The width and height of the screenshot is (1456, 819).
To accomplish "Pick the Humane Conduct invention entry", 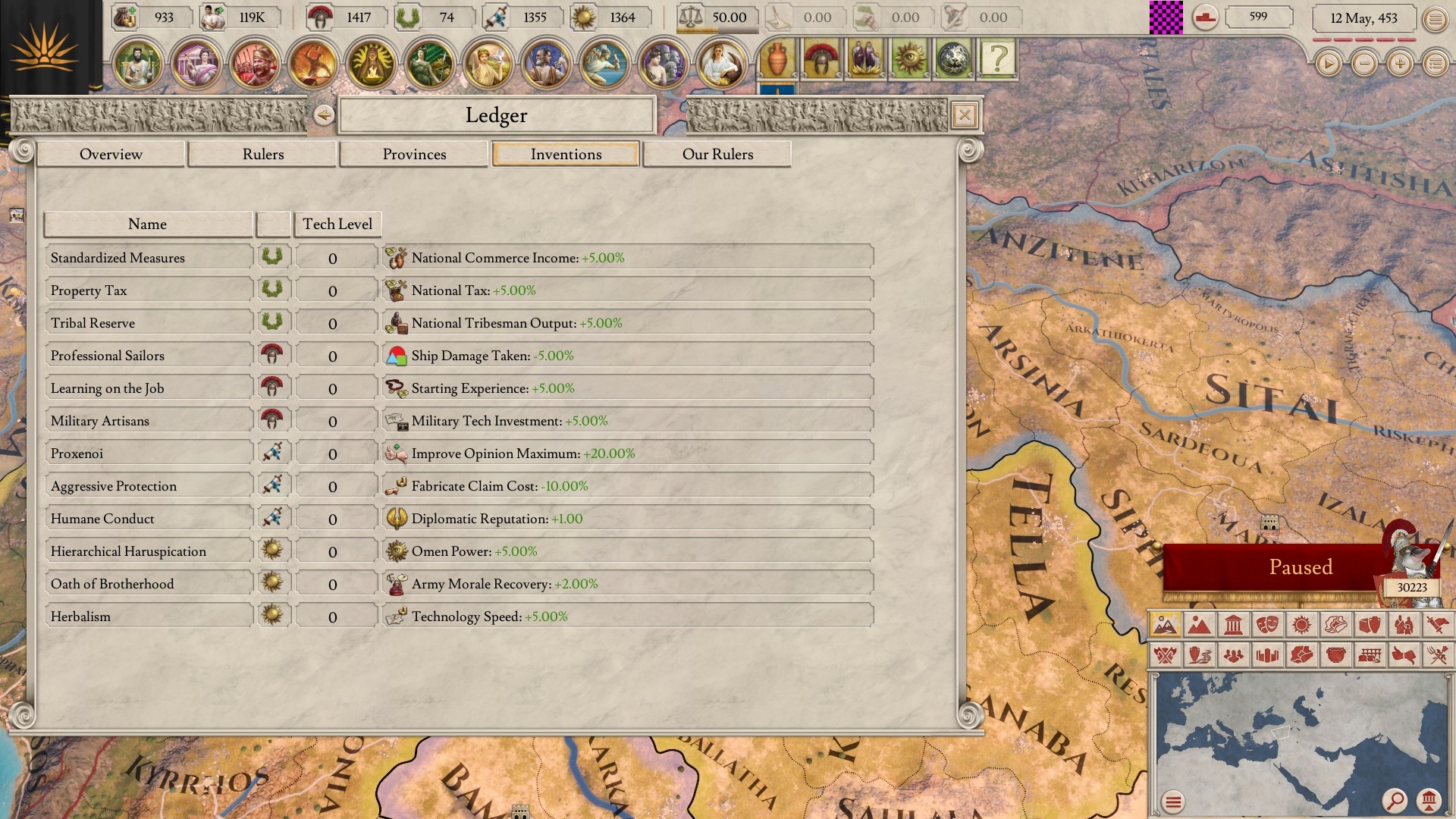I will click(148, 519).
